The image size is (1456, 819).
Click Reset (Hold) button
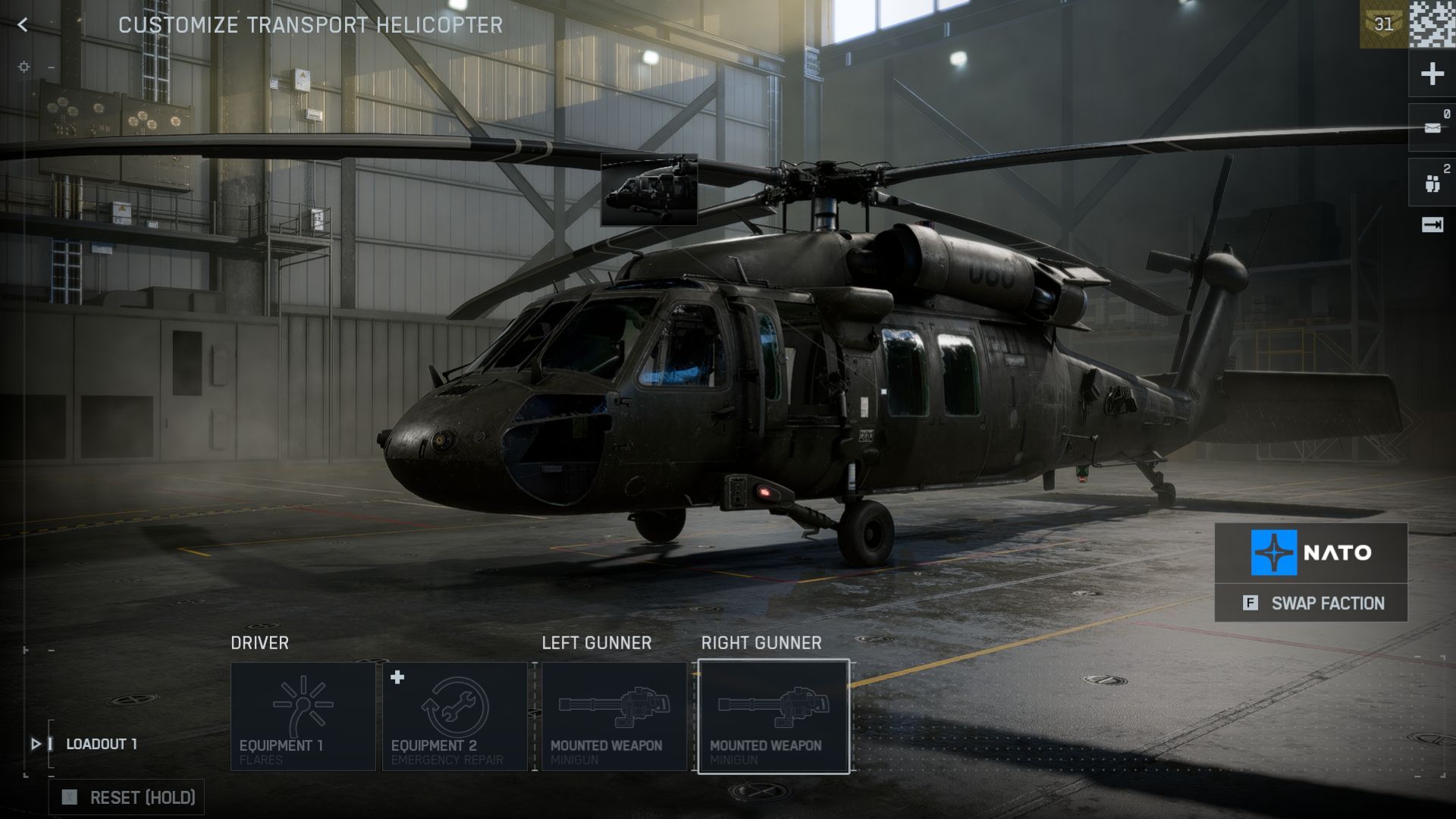(x=127, y=797)
